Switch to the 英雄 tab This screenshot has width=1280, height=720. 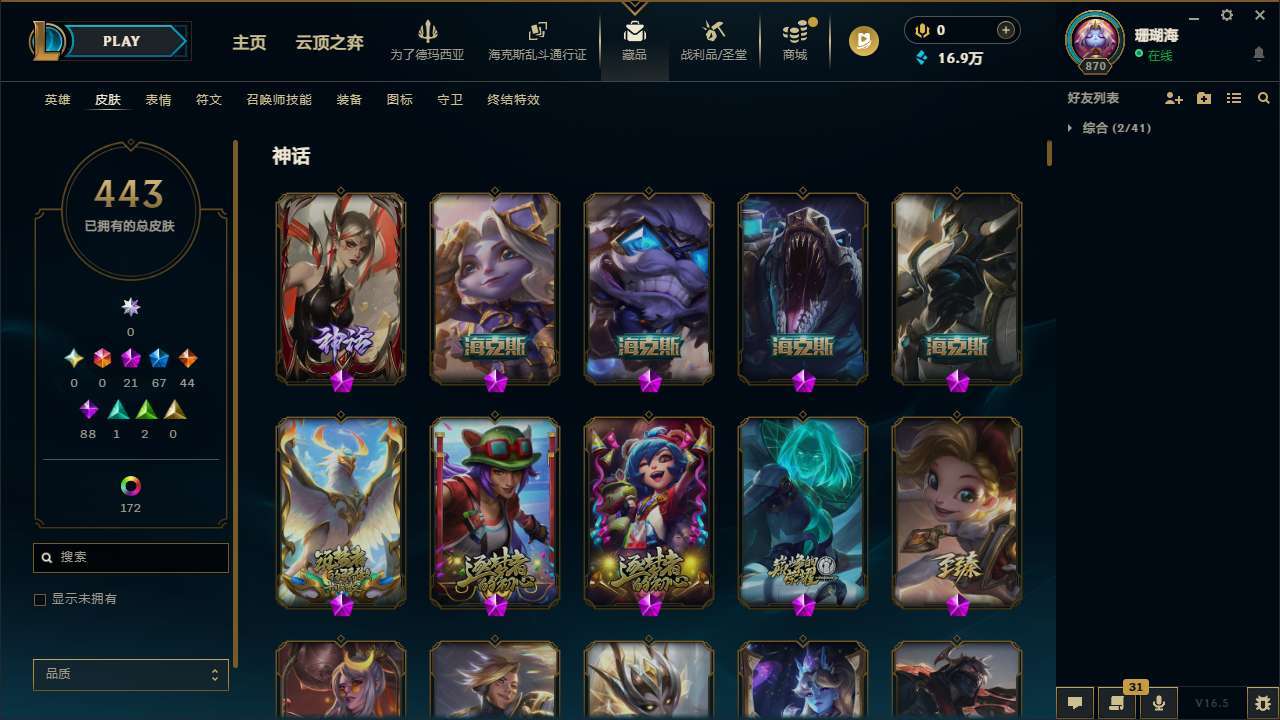coord(57,99)
